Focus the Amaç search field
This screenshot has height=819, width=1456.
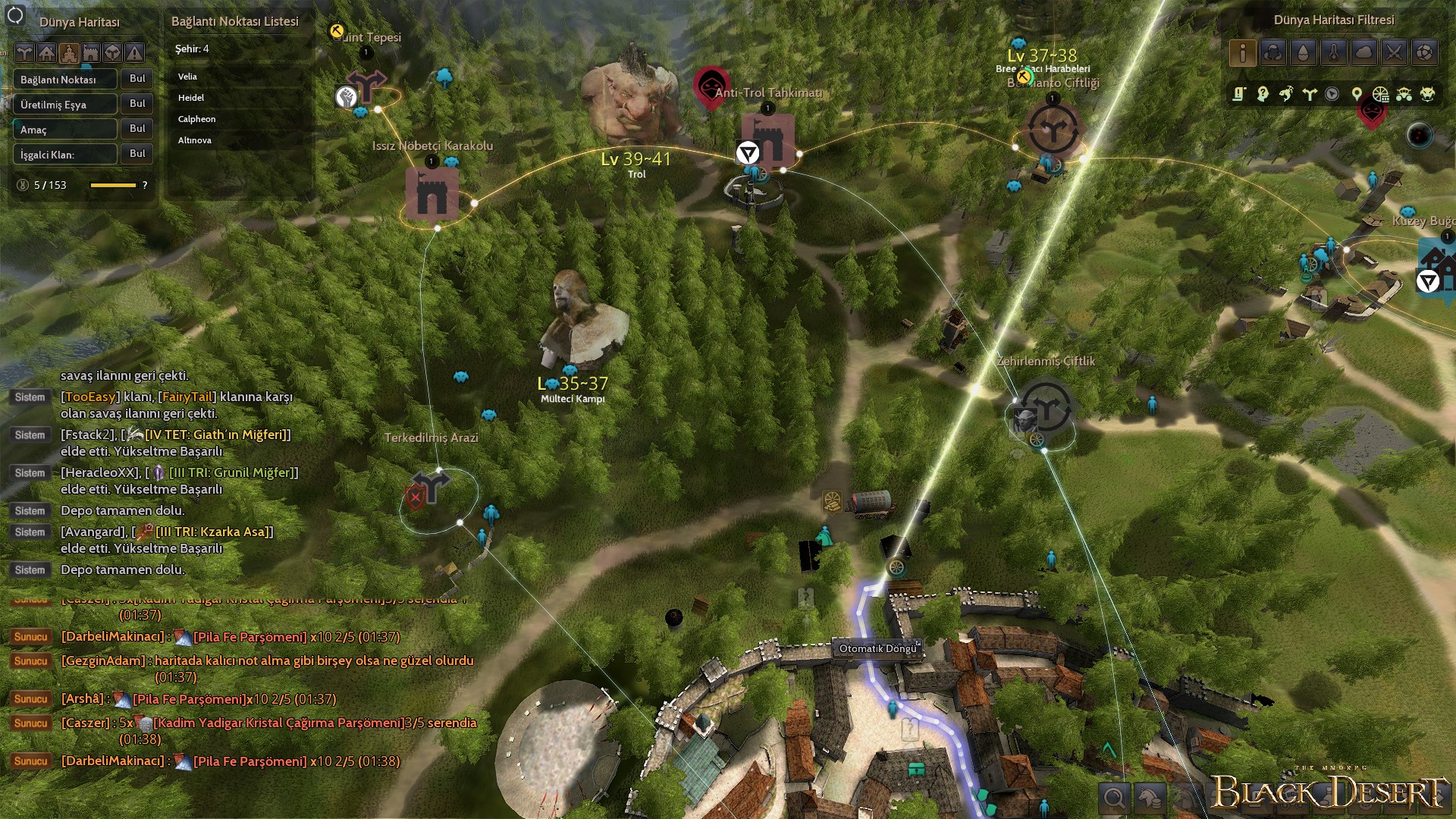click(65, 130)
